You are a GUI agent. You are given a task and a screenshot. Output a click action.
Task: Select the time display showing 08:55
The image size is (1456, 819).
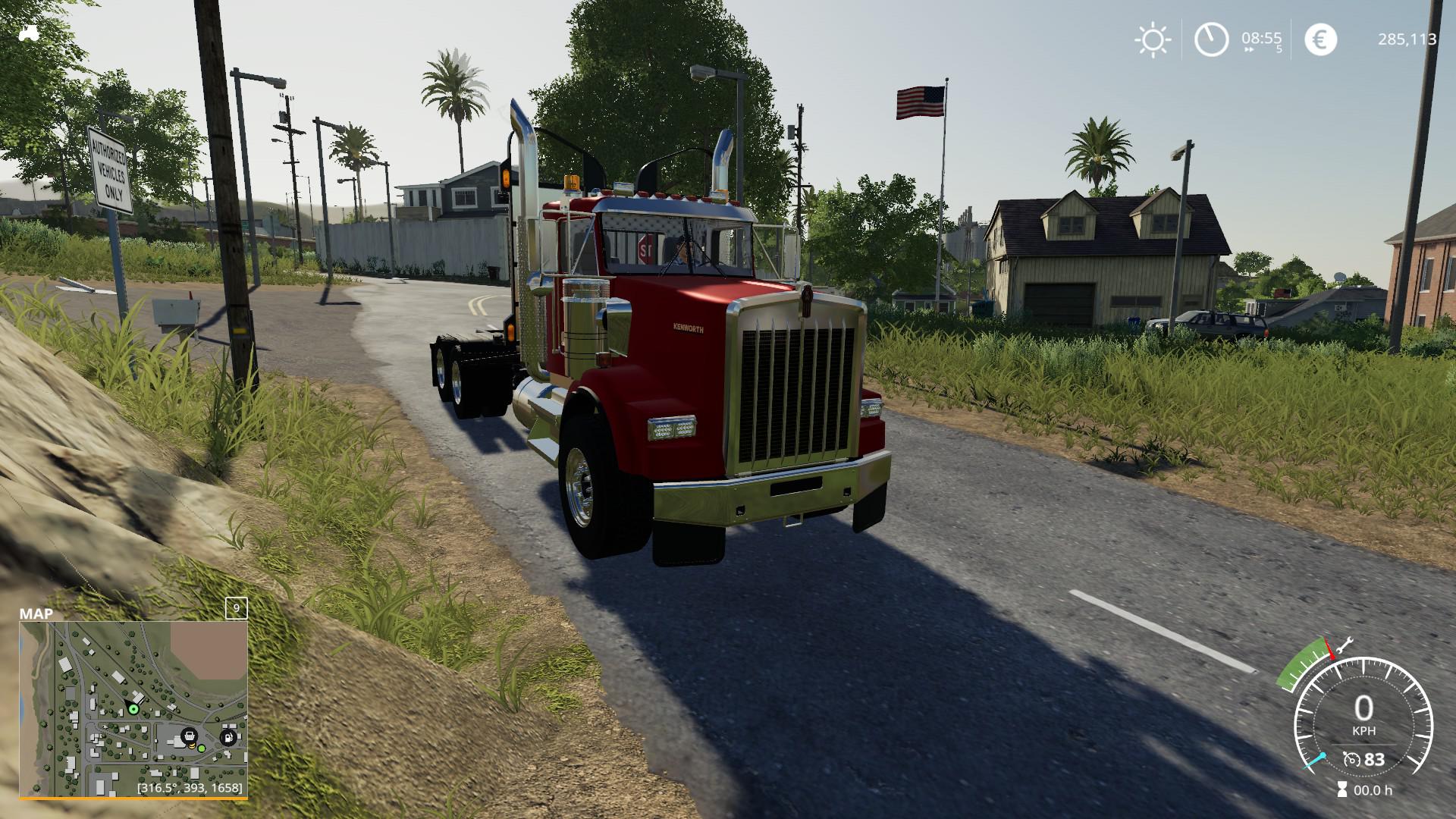[x=1262, y=38]
